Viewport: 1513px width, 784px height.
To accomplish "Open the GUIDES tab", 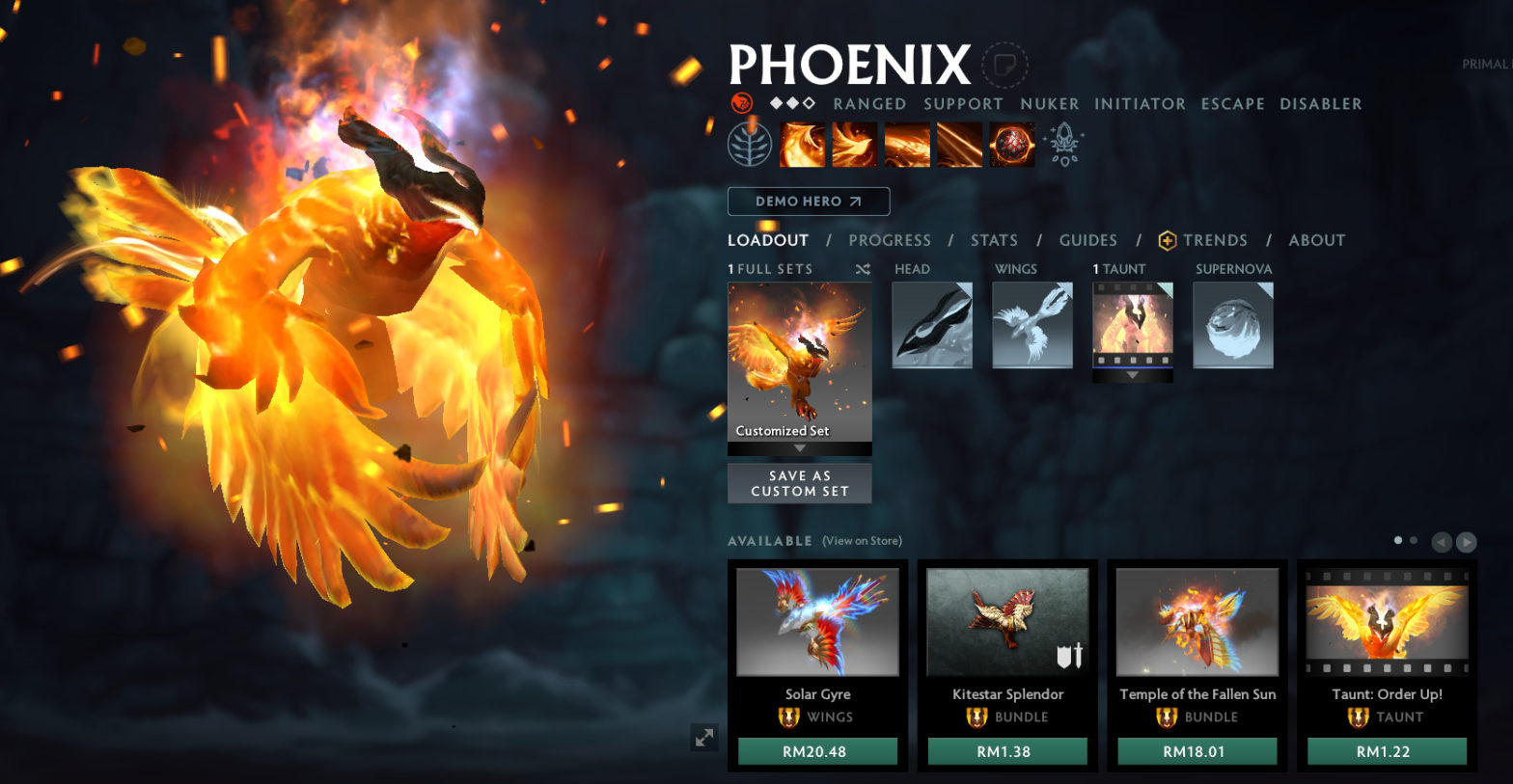I will [x=1087, y=240].
